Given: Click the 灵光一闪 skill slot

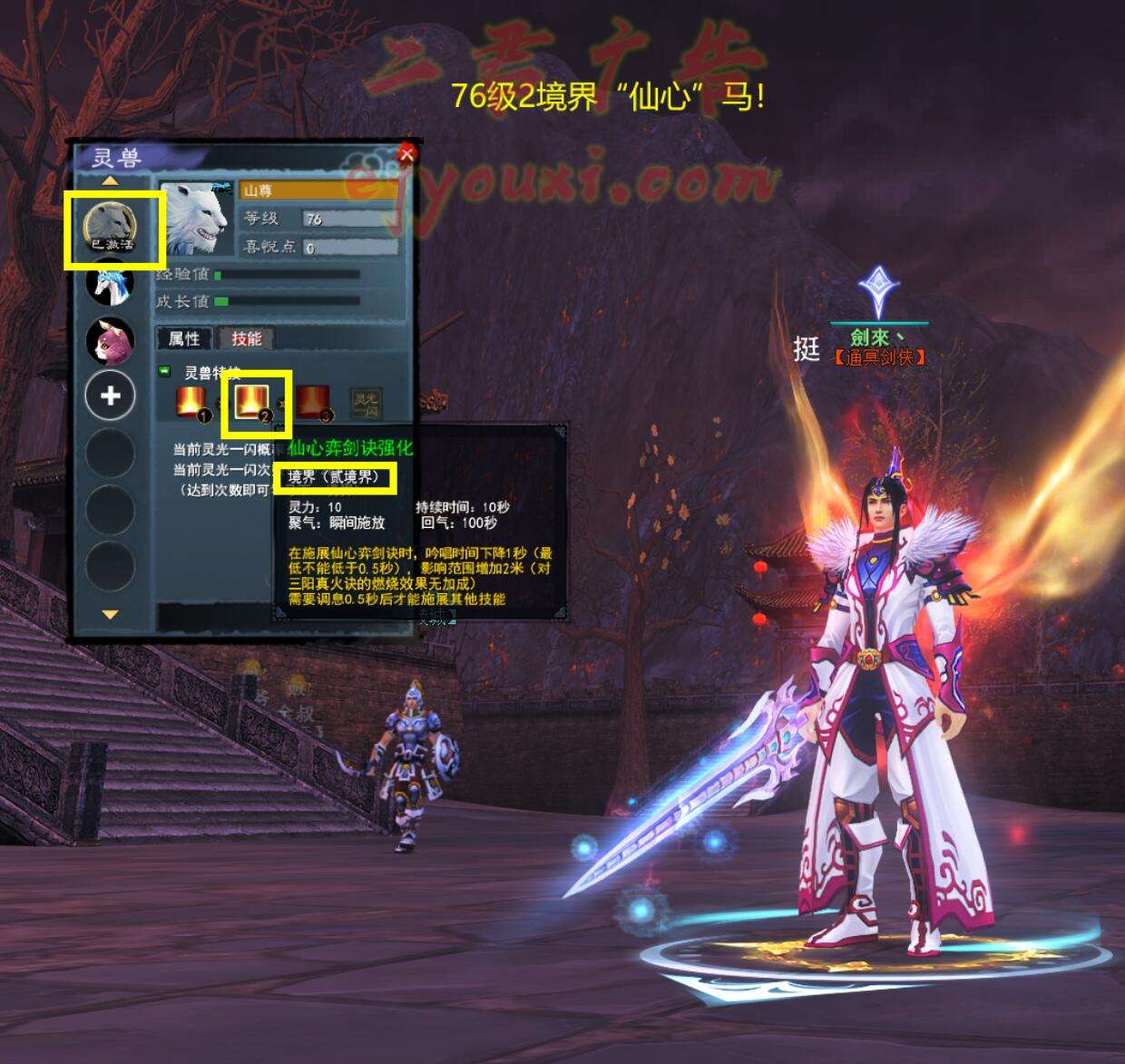Looking at the screenshot, I should (366, 403).
